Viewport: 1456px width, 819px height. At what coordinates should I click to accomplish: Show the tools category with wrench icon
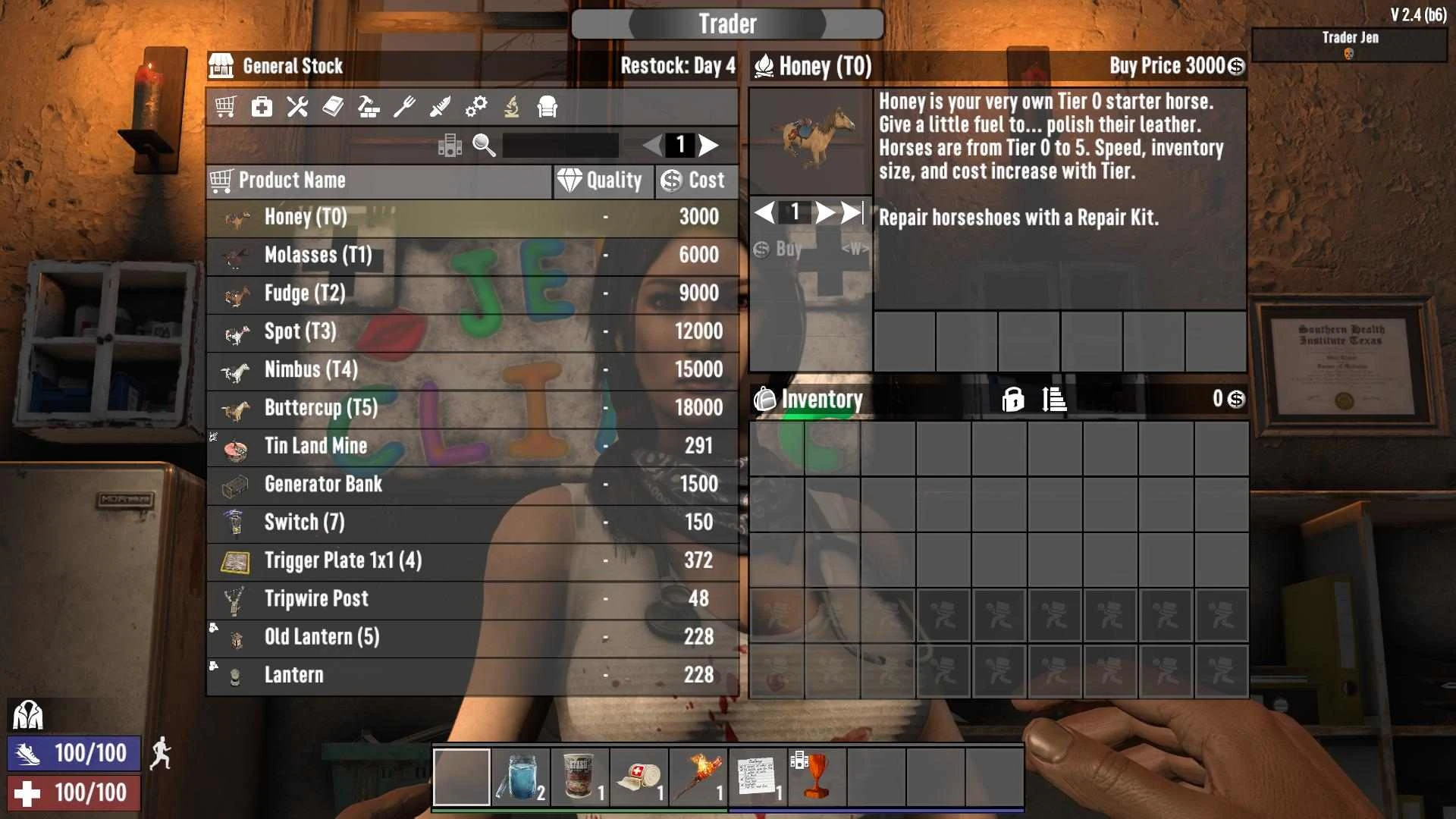coord(297,107)
